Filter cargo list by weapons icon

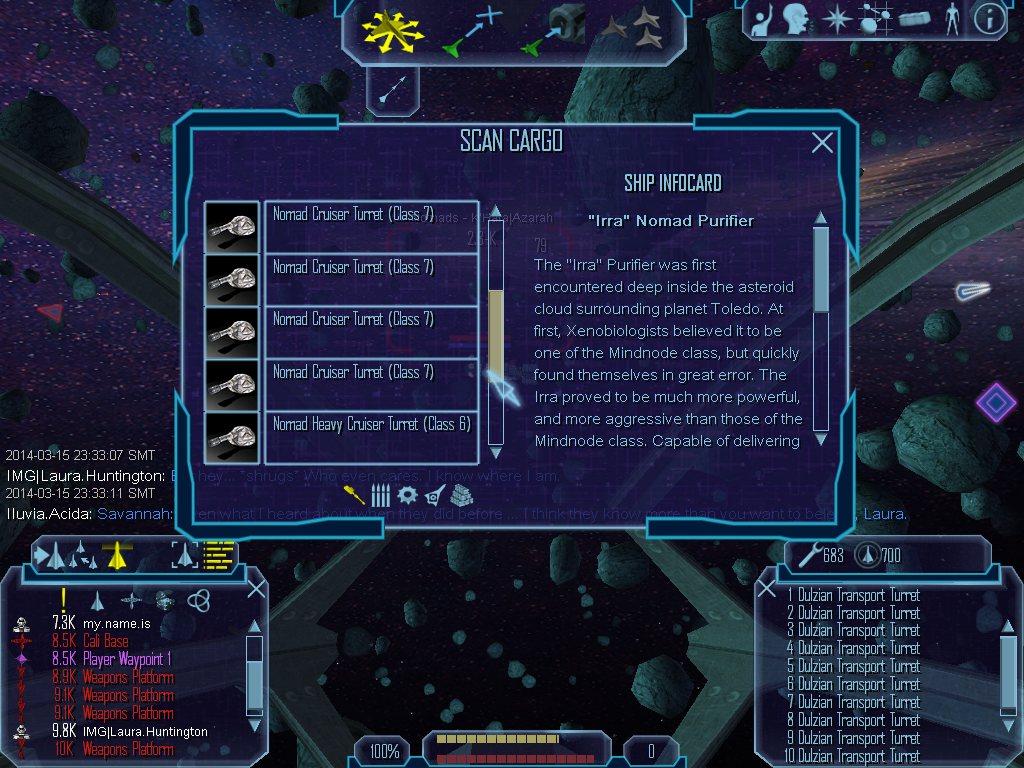click(354, 495)
